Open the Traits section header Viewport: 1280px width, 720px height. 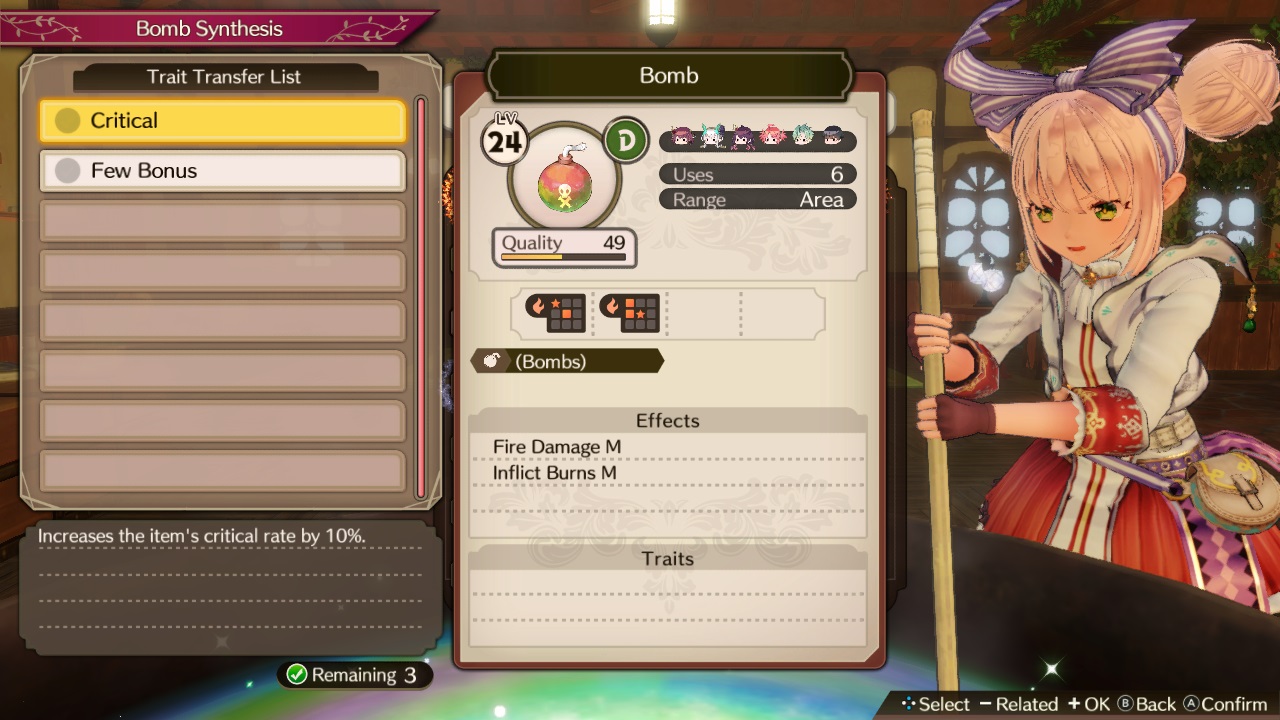[666, 558]
